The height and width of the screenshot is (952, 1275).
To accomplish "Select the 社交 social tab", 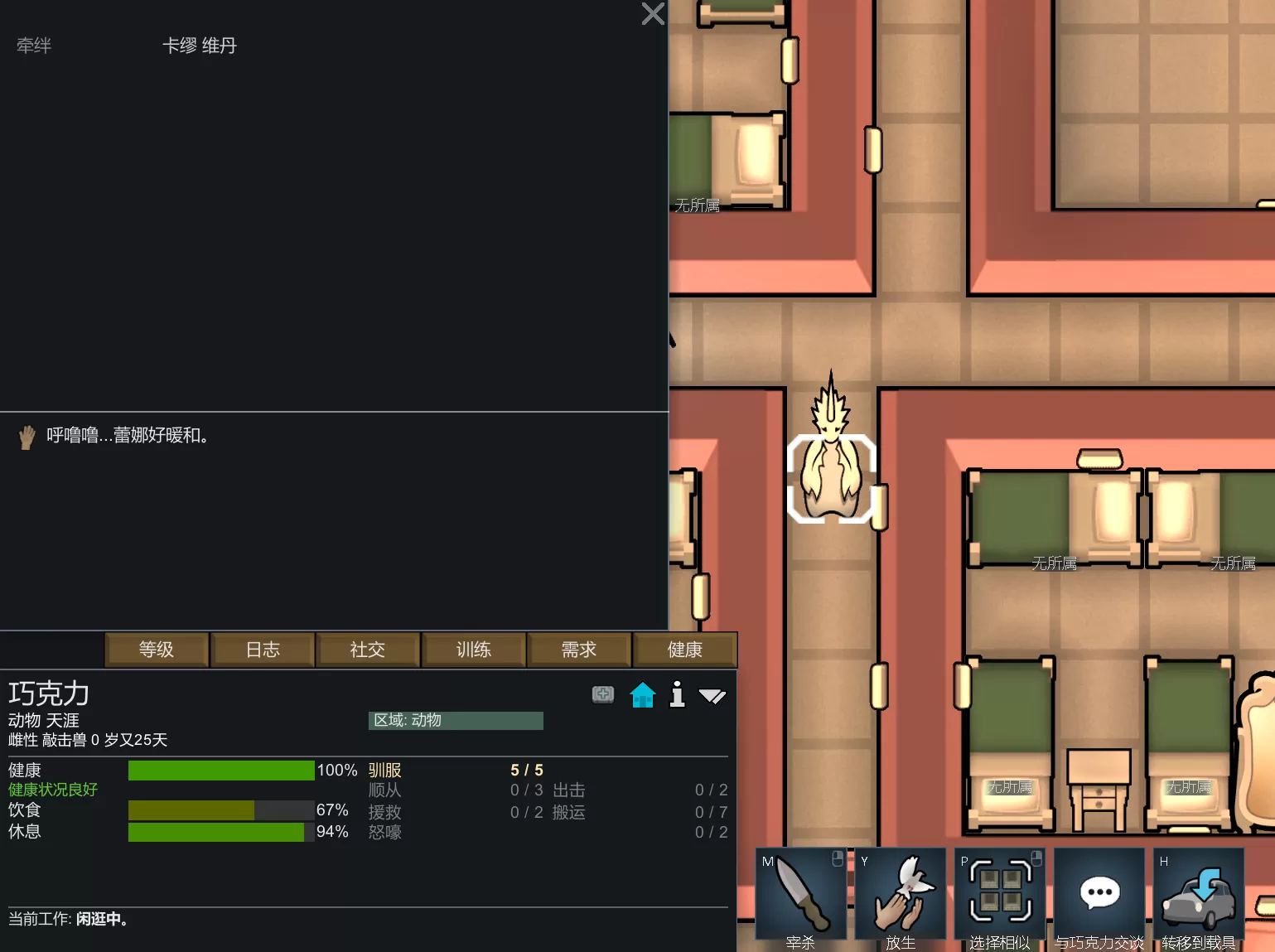I will coord(368,650).
